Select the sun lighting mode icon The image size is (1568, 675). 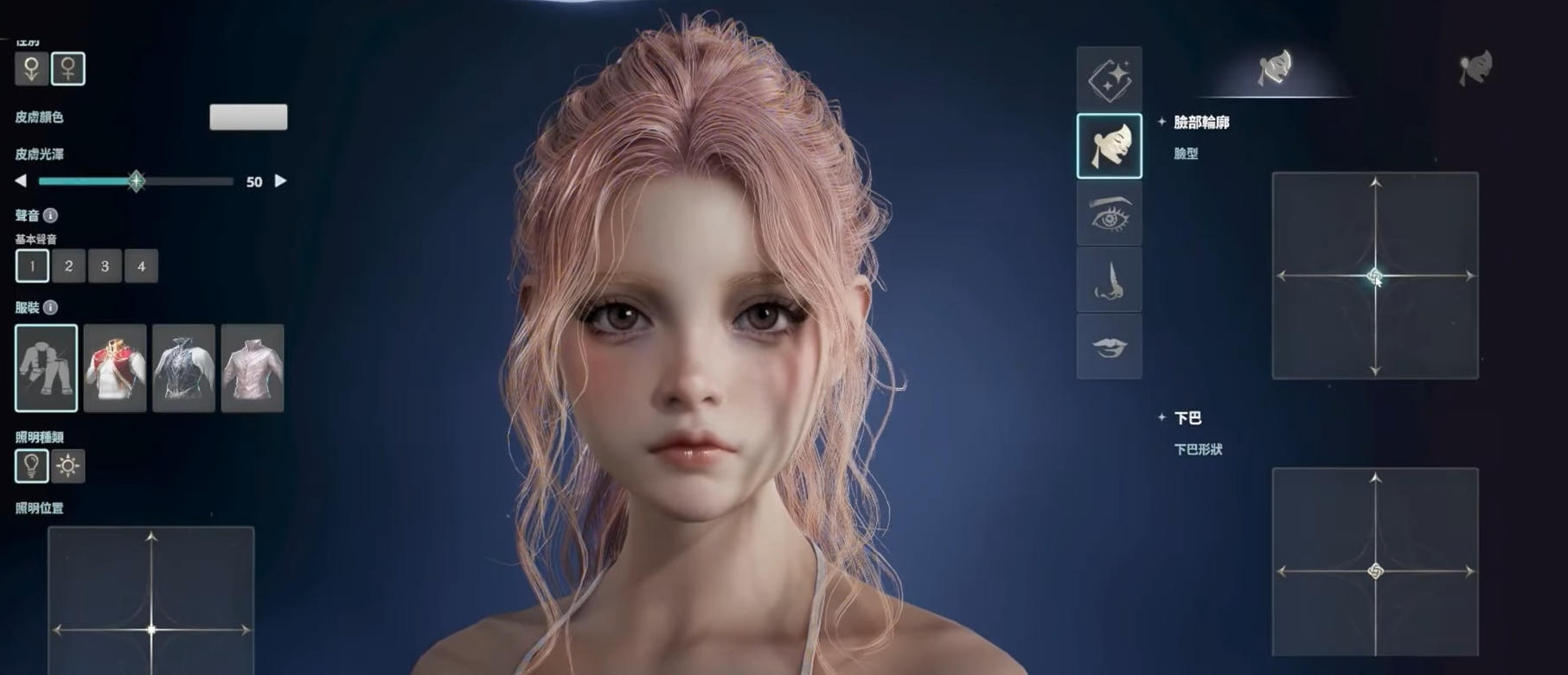pos(67,466)
